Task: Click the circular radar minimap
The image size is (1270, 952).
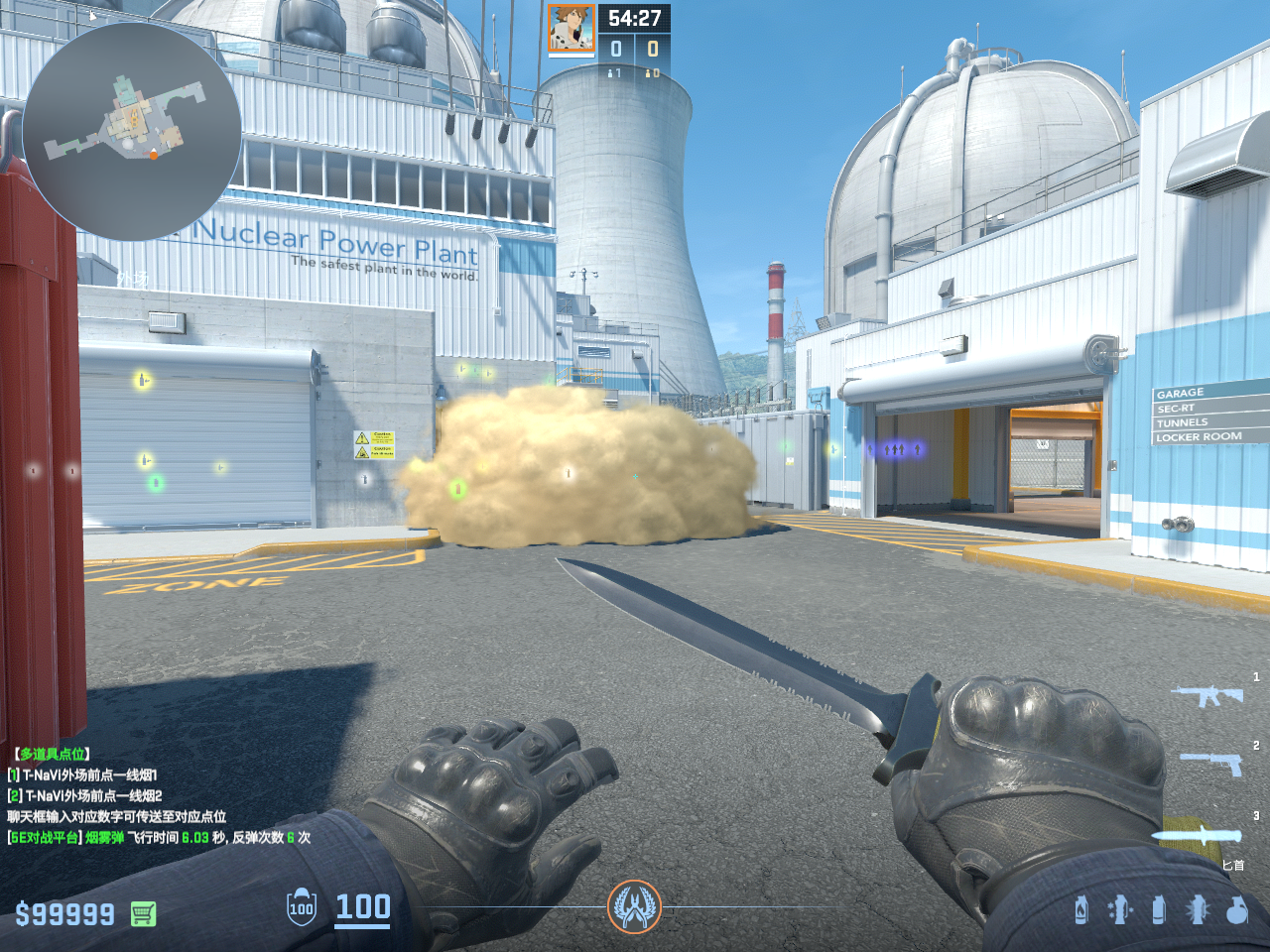Action: click(132, 132)
